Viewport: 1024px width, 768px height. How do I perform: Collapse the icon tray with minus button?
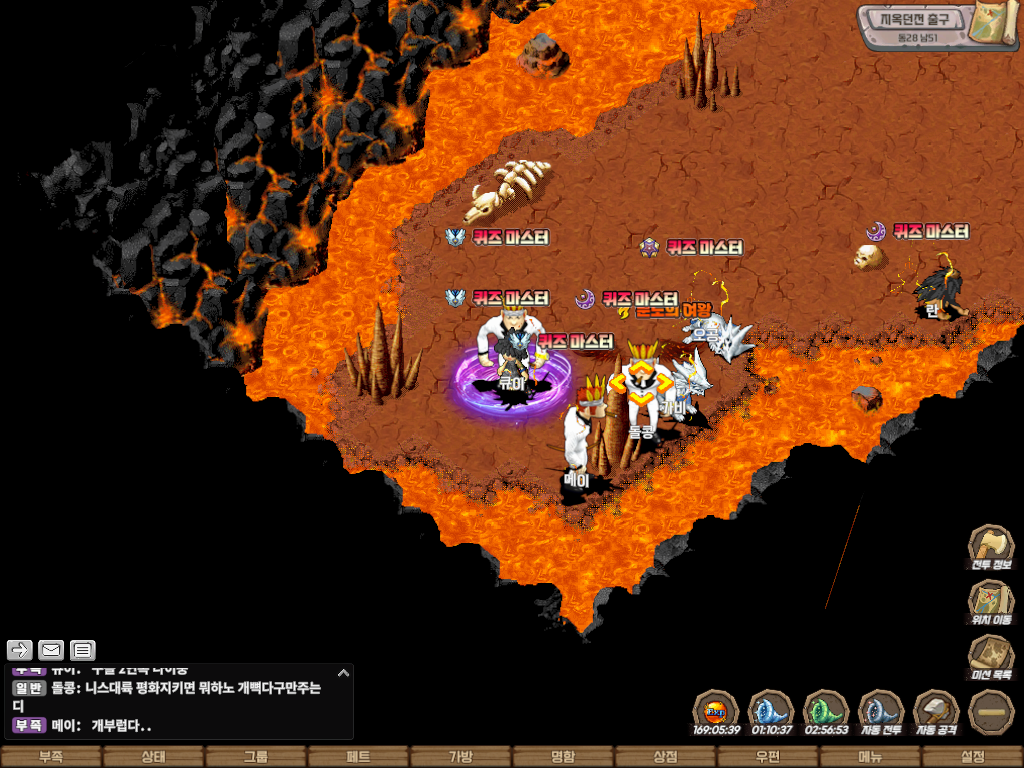coord(991,712)
